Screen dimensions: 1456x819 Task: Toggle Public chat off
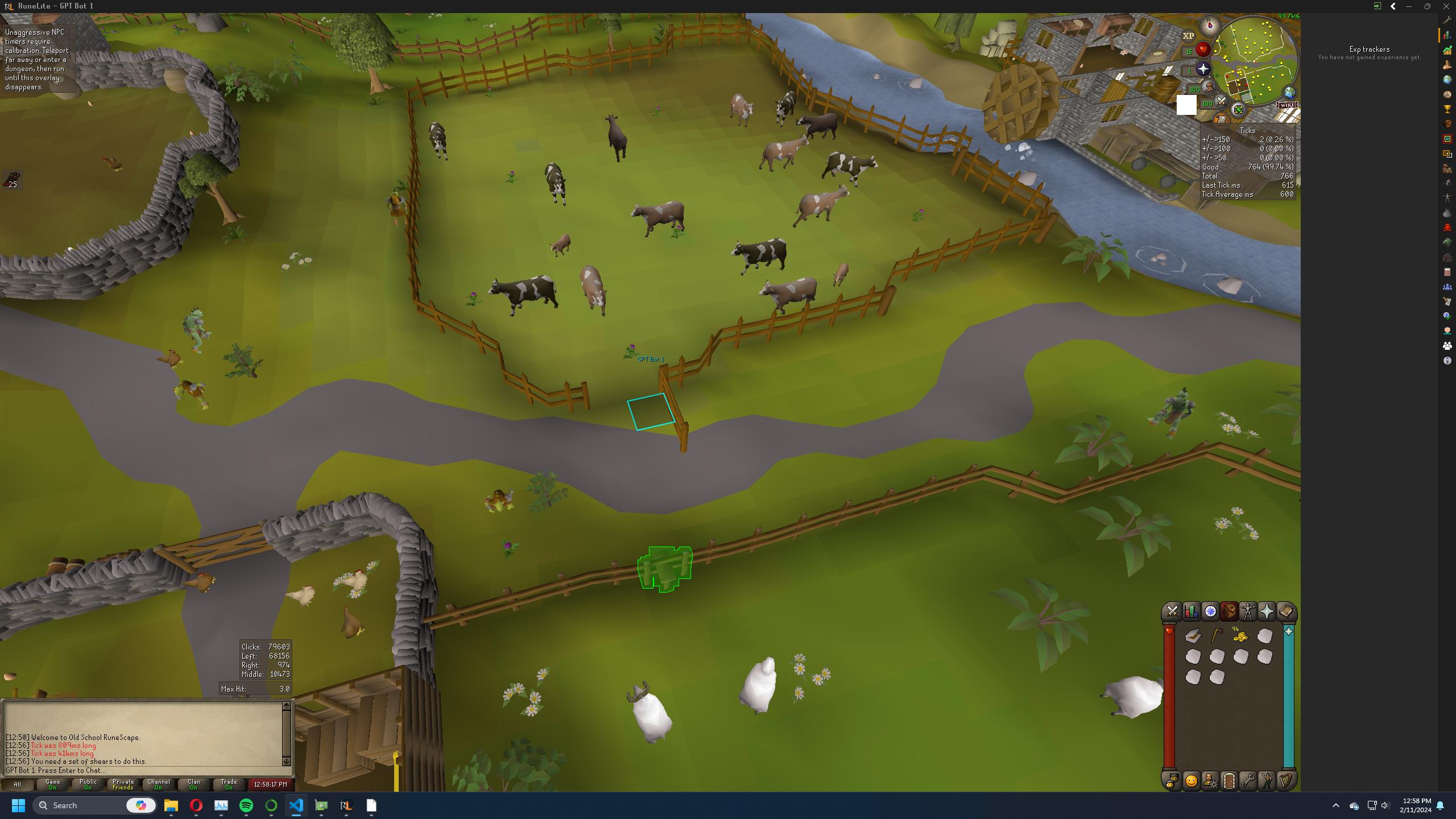click(x=88, y=784)
